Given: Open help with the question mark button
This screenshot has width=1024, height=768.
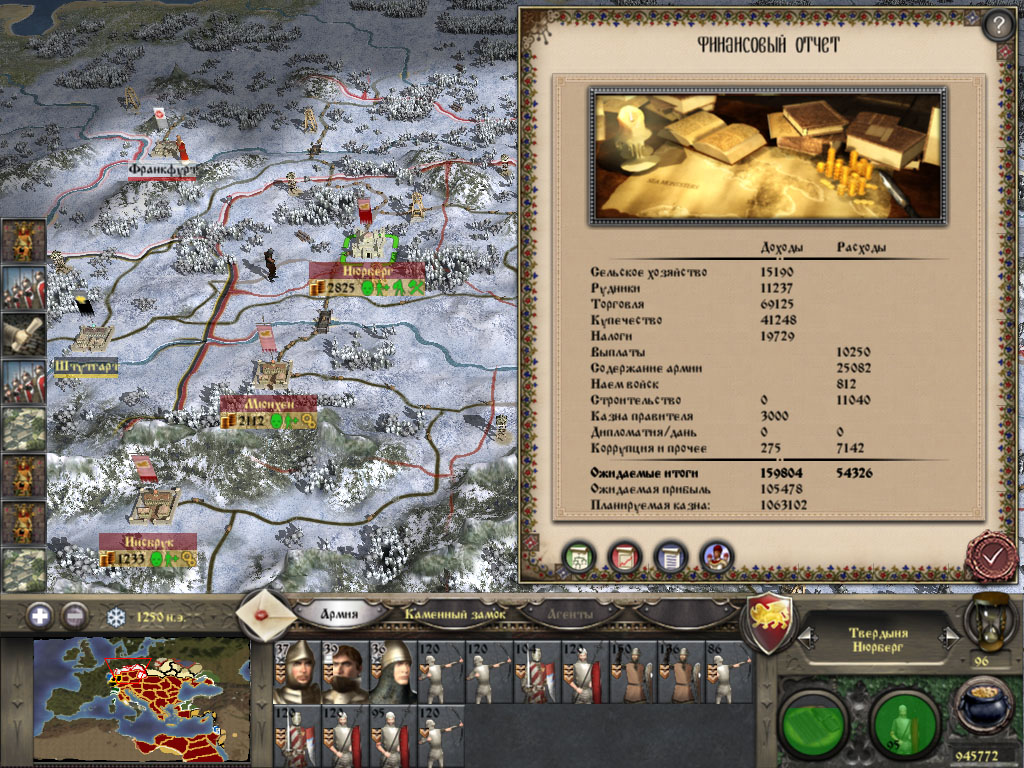Looking at the screenshot, I should (x=998, y=26).
